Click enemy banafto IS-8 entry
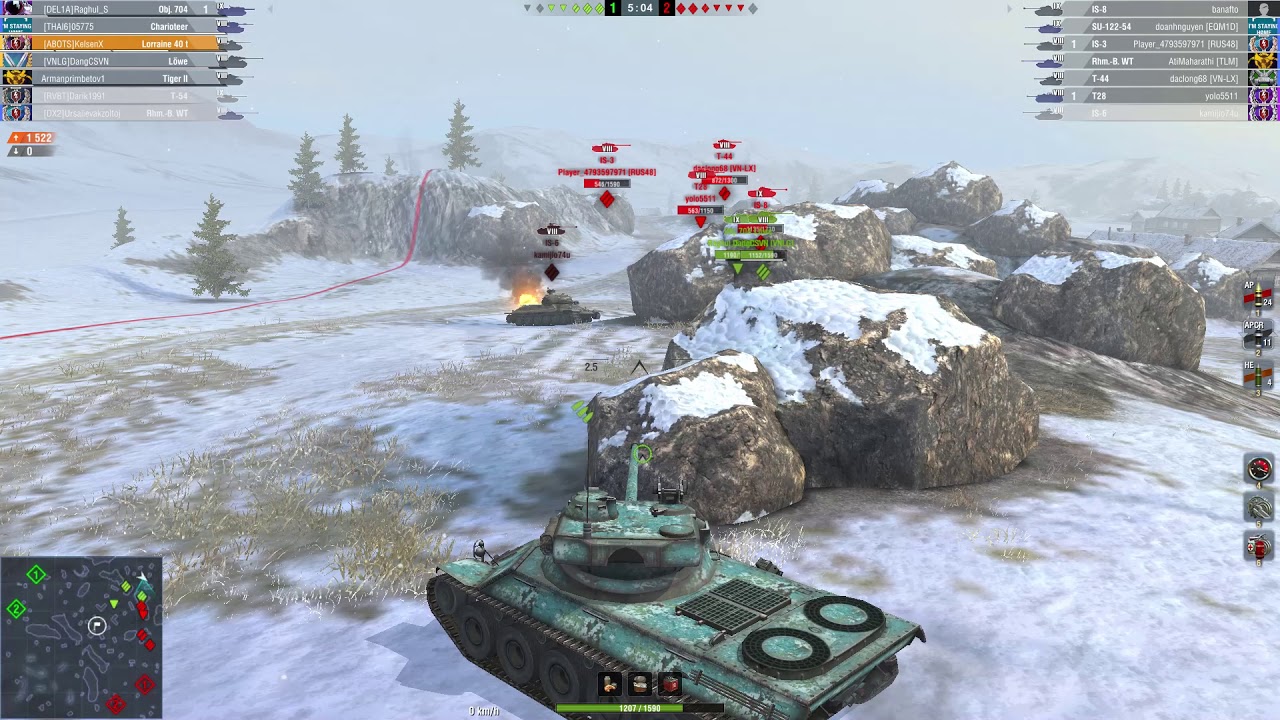Viewport: 1280px width, 720px height. coord(1150,11)
